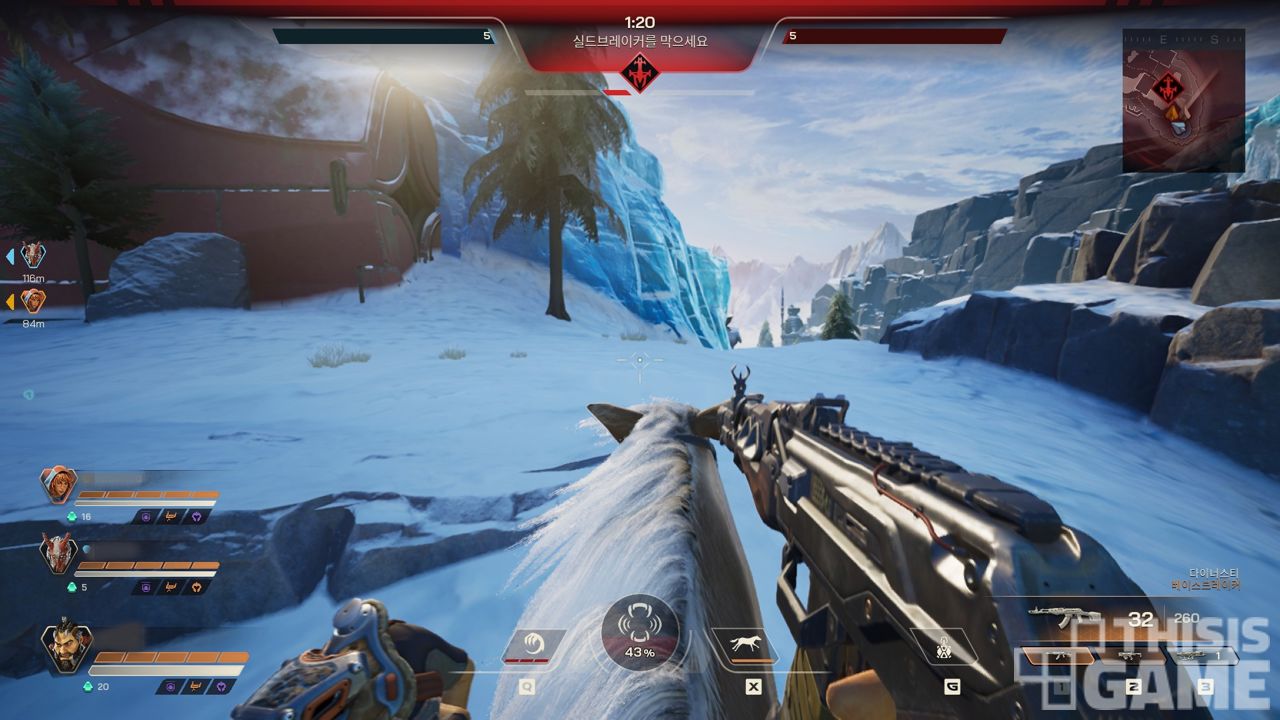The width and height of the screenshot is (1280, 720).
Task: Select the horned-mask teammate portrait
Action: coord(58,553)
